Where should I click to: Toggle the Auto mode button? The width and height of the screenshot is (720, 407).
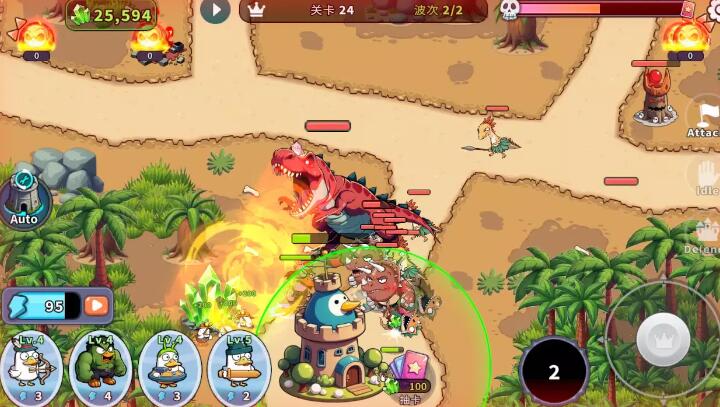[x=24, y=199]
